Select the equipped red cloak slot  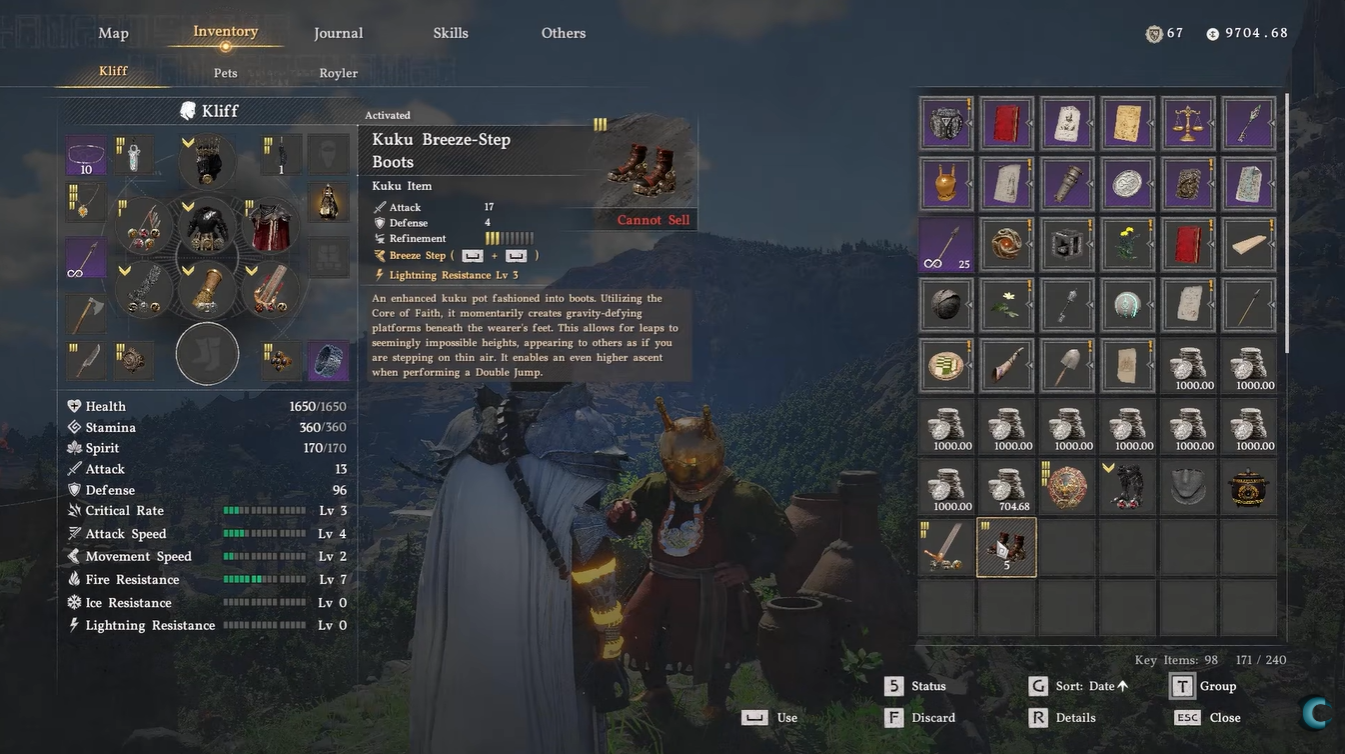pyautogui.click(x=268, y=226)
